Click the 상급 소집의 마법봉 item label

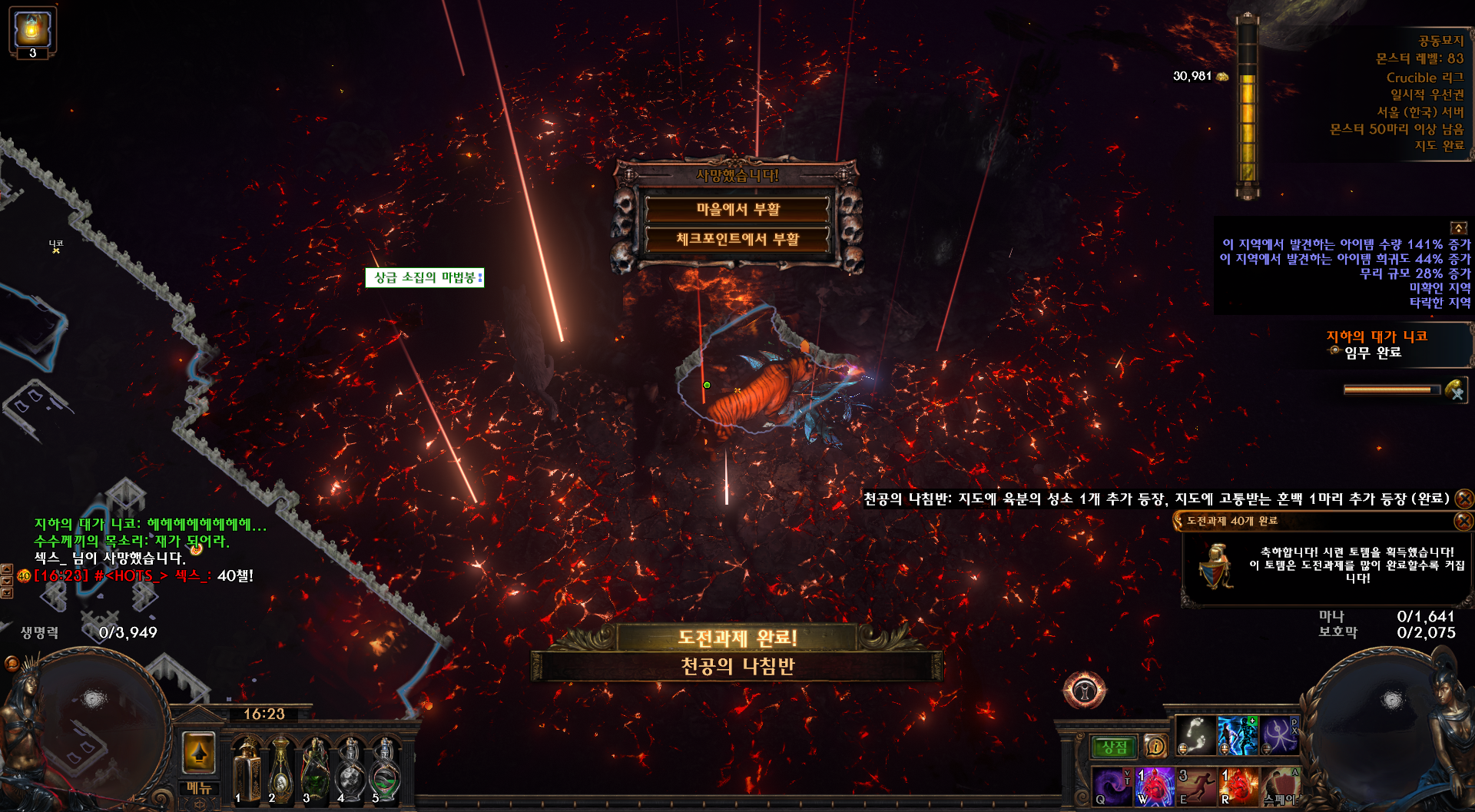point(424,277)
